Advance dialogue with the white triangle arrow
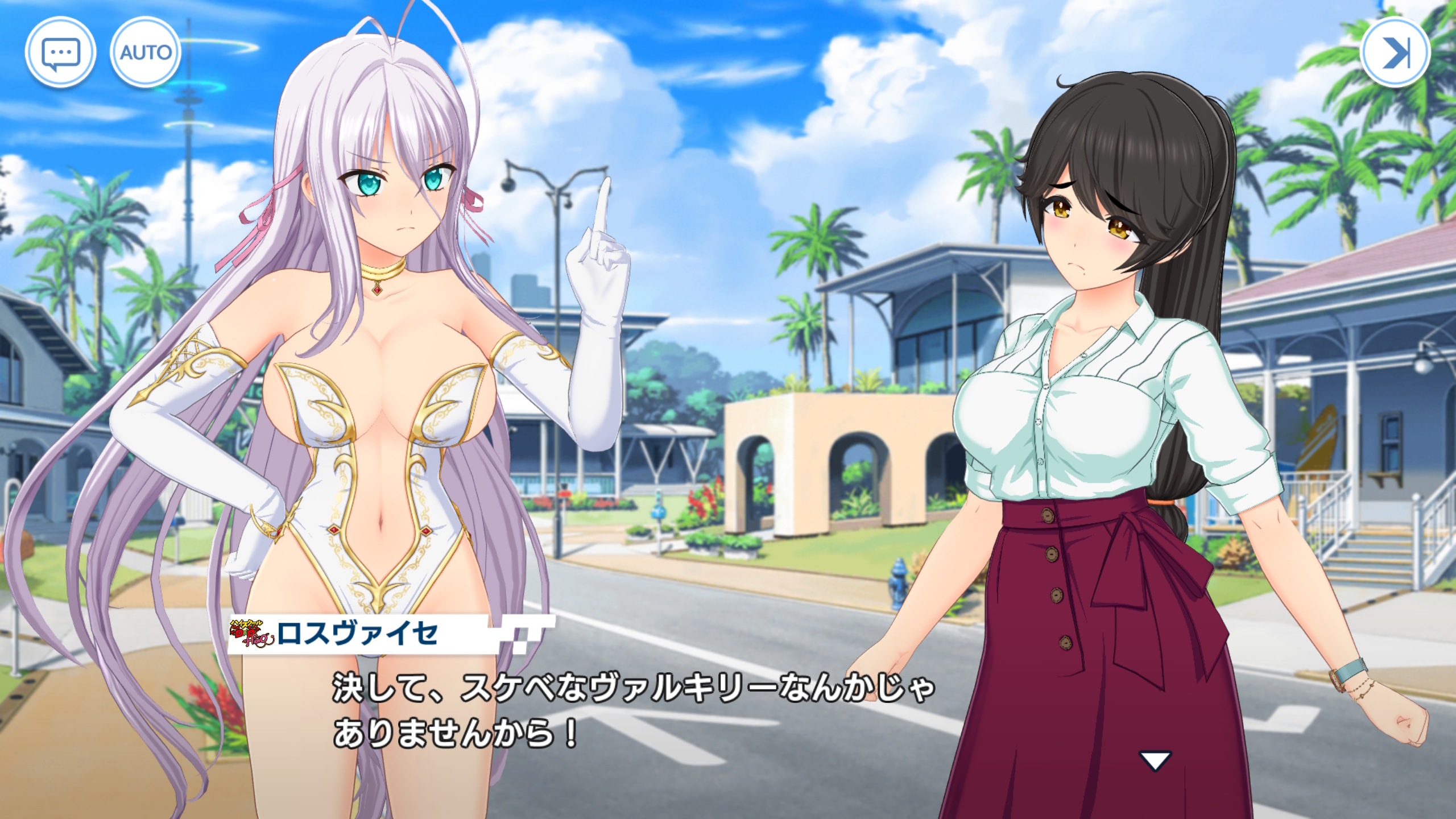Viewport: 1456px width, 819px height. click(1155, 760)
